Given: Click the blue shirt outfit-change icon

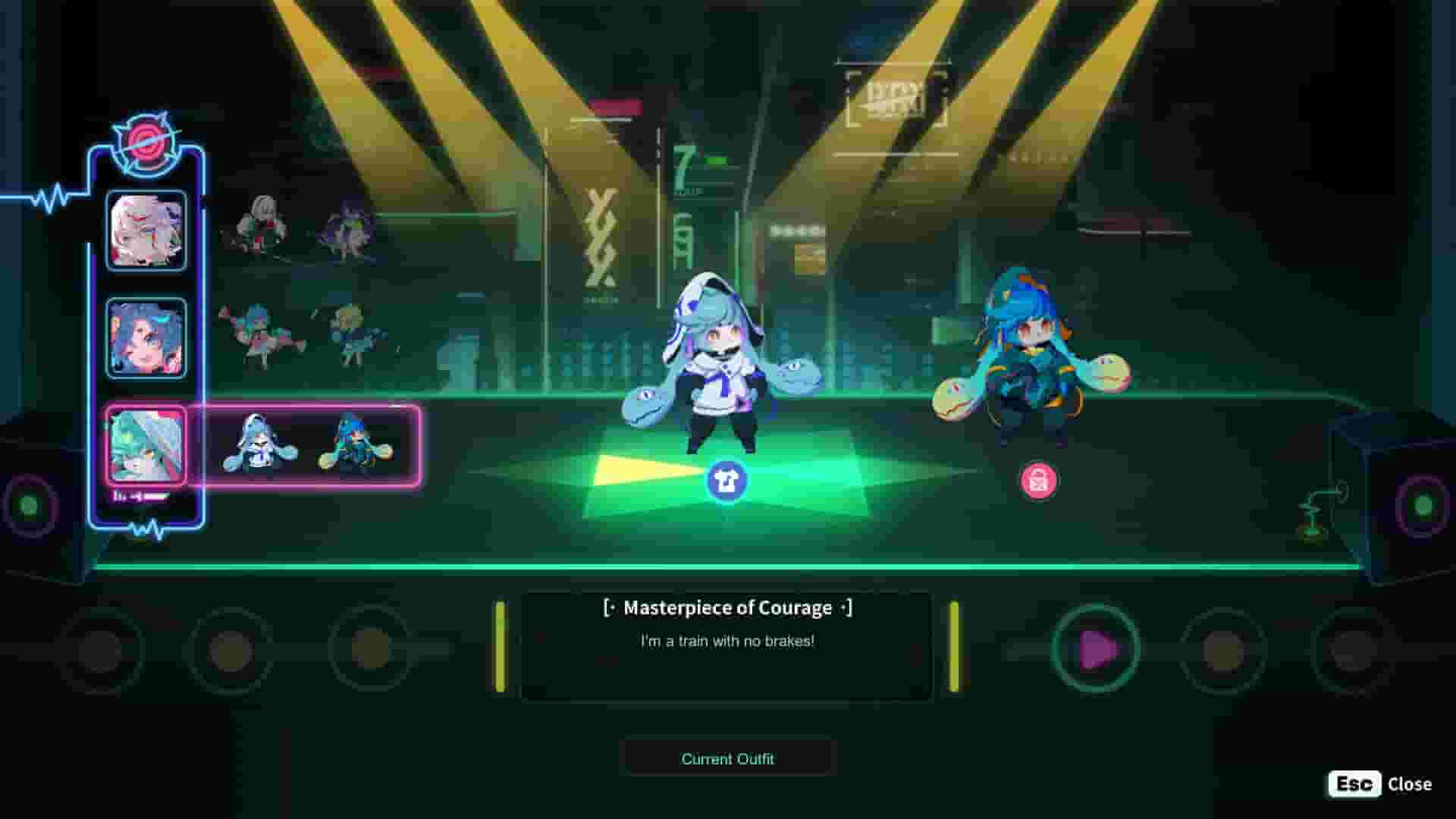Looking at the screenshot, I should pos(727,479).
